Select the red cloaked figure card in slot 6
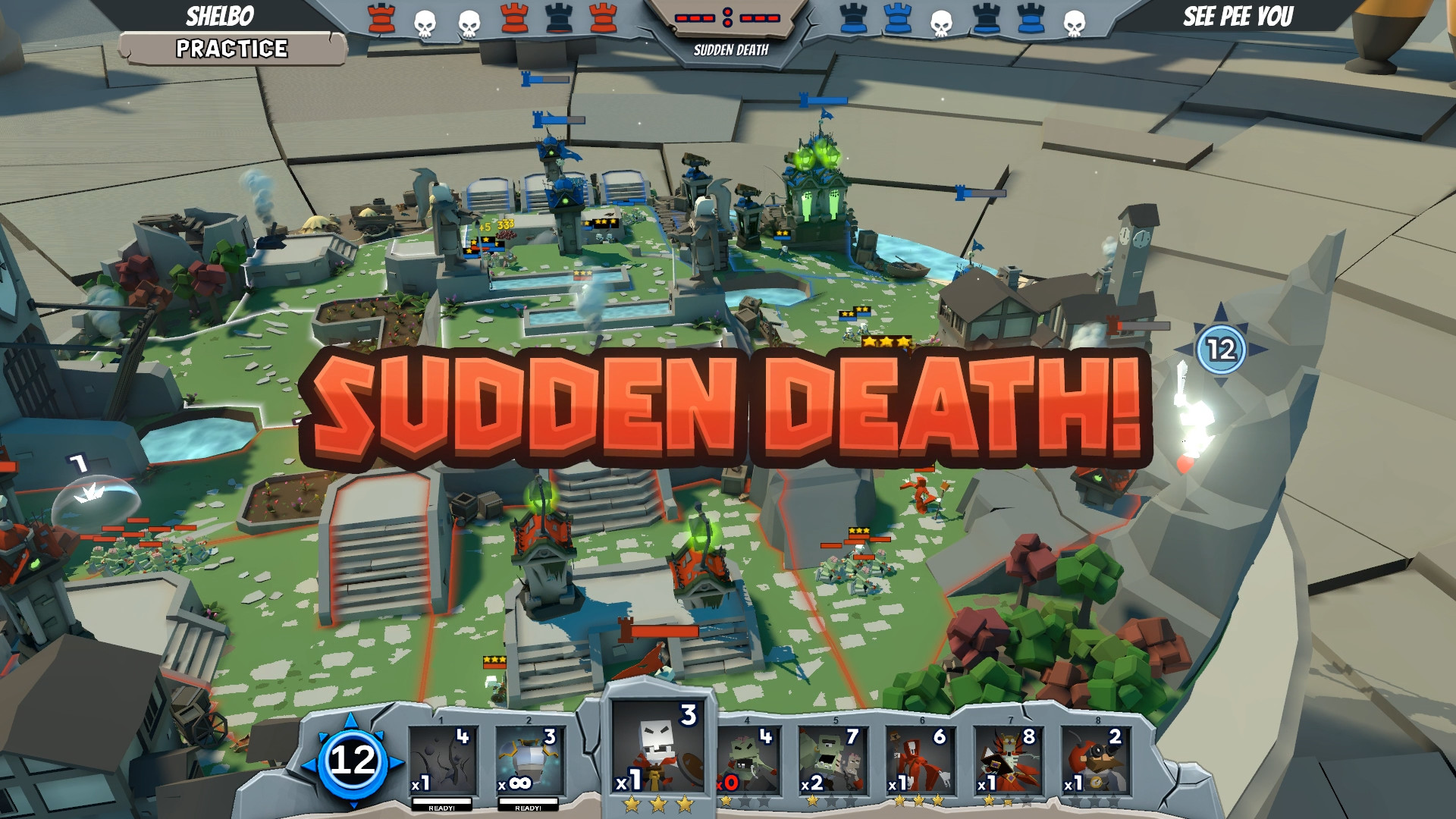The width and height of the screenshot is (1456, 819). pos(920,758)
